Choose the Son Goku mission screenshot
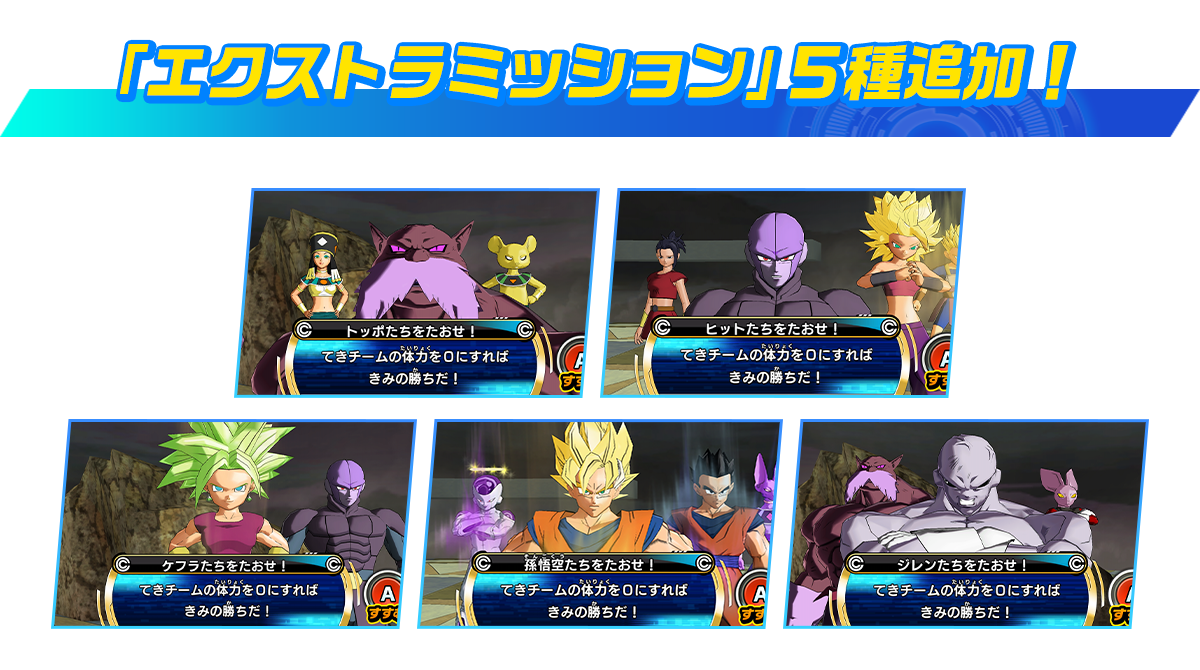 [x=600, y=524]
